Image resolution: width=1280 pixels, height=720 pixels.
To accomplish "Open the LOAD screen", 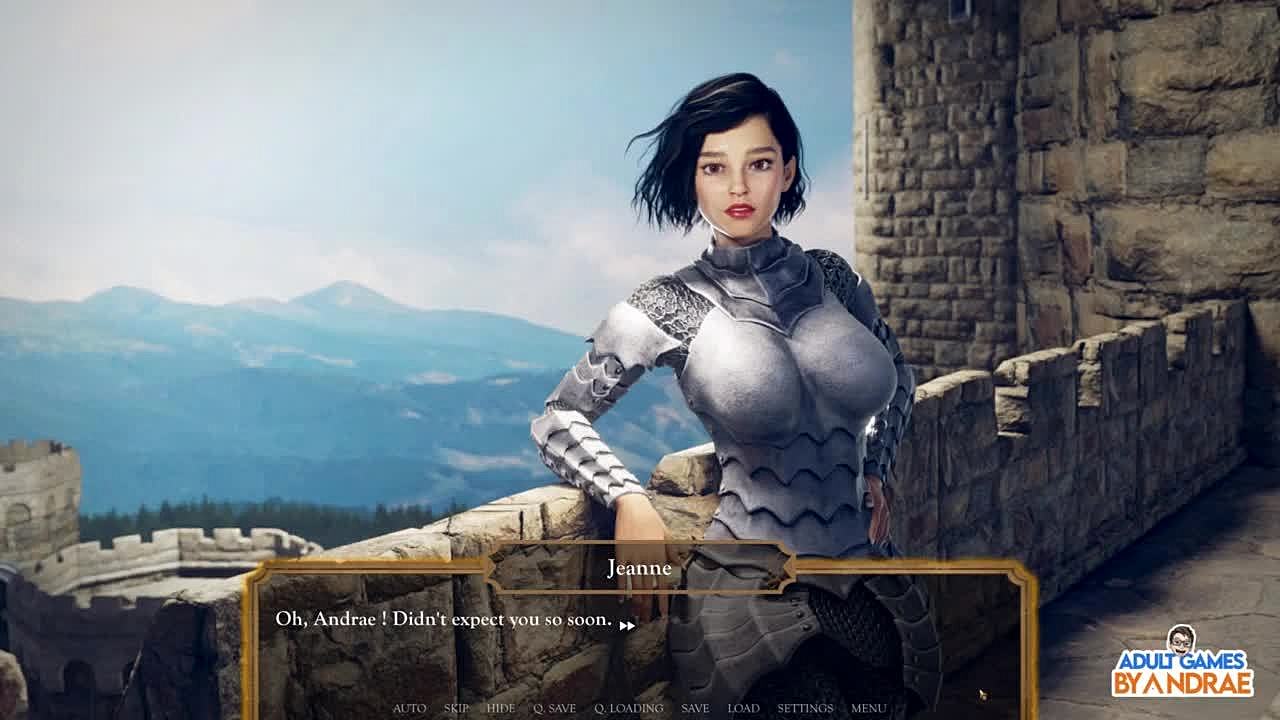I will tap(743, 708).
